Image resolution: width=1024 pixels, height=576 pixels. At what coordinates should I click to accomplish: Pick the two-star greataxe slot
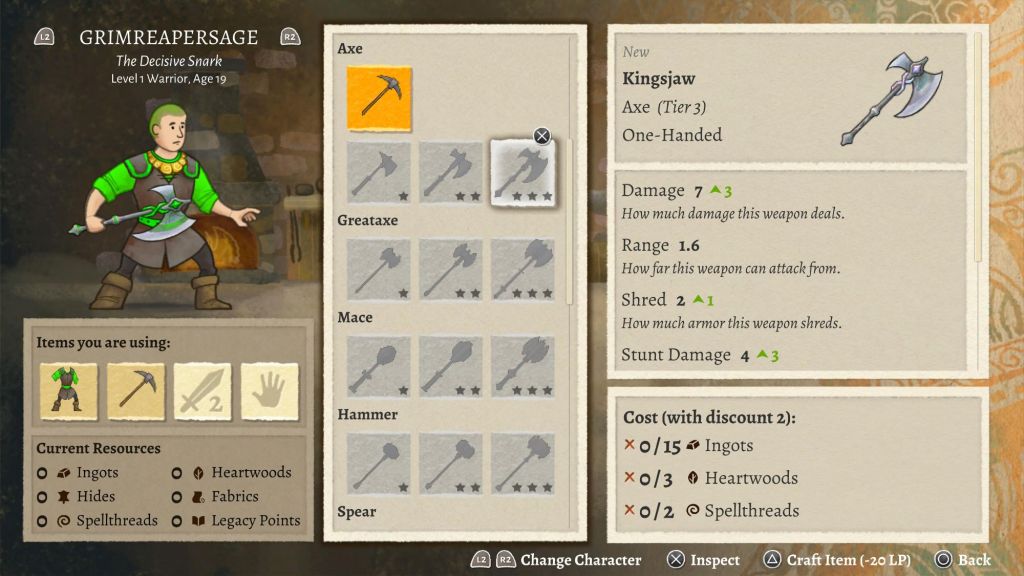coord(451,270)
